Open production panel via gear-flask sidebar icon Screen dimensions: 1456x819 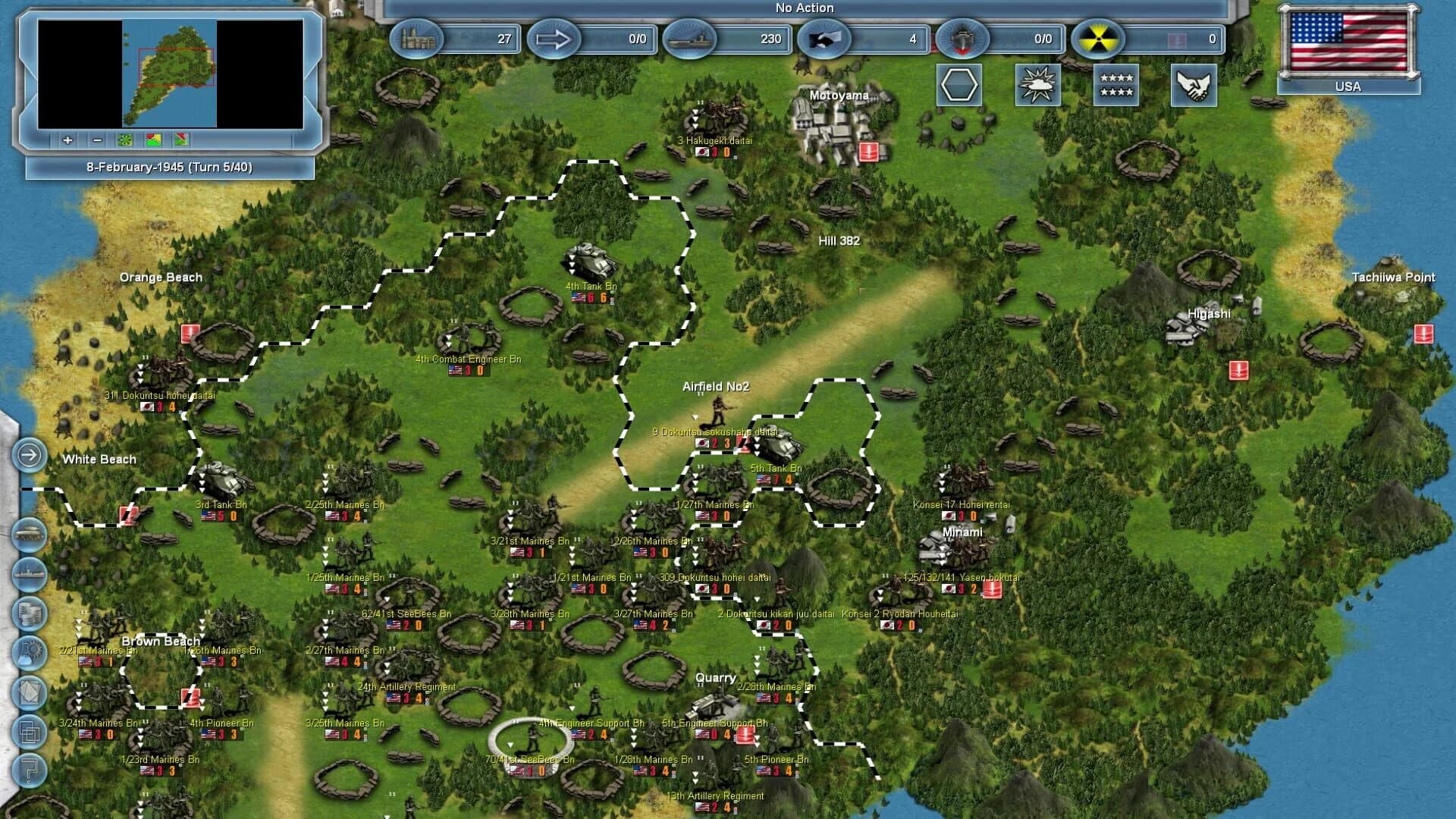(x=29, y=655)
